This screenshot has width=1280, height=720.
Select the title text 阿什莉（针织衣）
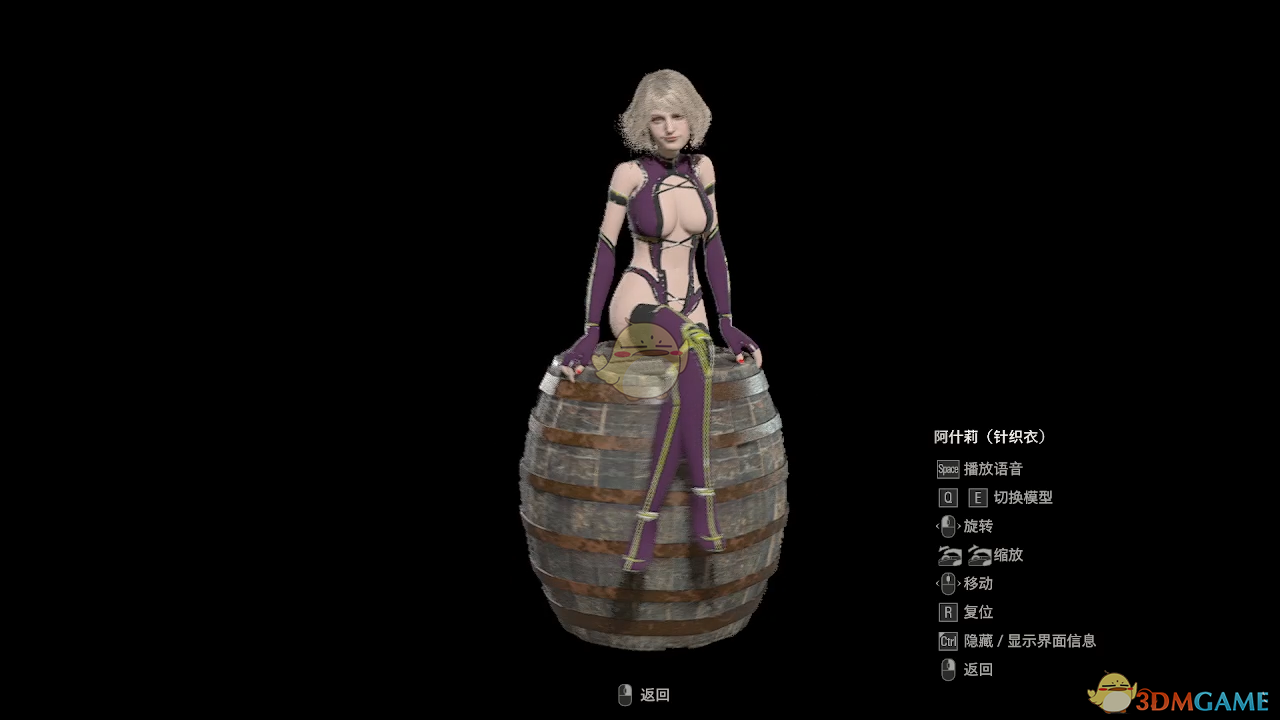click(x=988, y=436)
